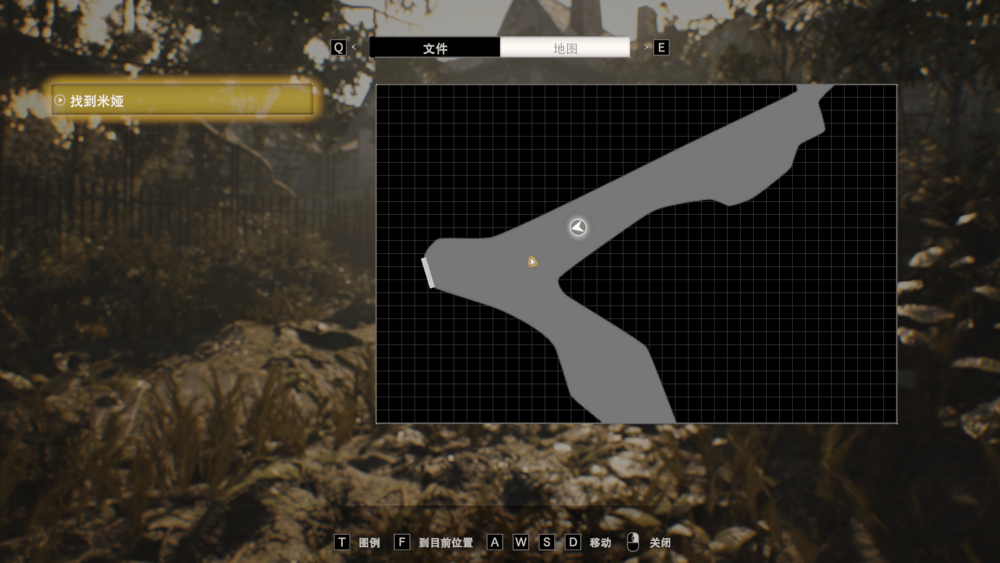
Task: Choose 到目前位置 to recenter map
Action: (x=434, y=542)
